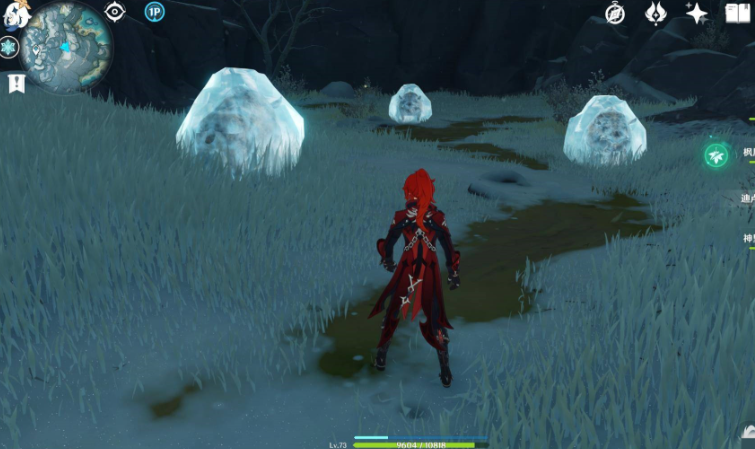Open the winged Battle Pass icon
The height and width of the screenshot is (449, 755).
[x=656, y=13]
